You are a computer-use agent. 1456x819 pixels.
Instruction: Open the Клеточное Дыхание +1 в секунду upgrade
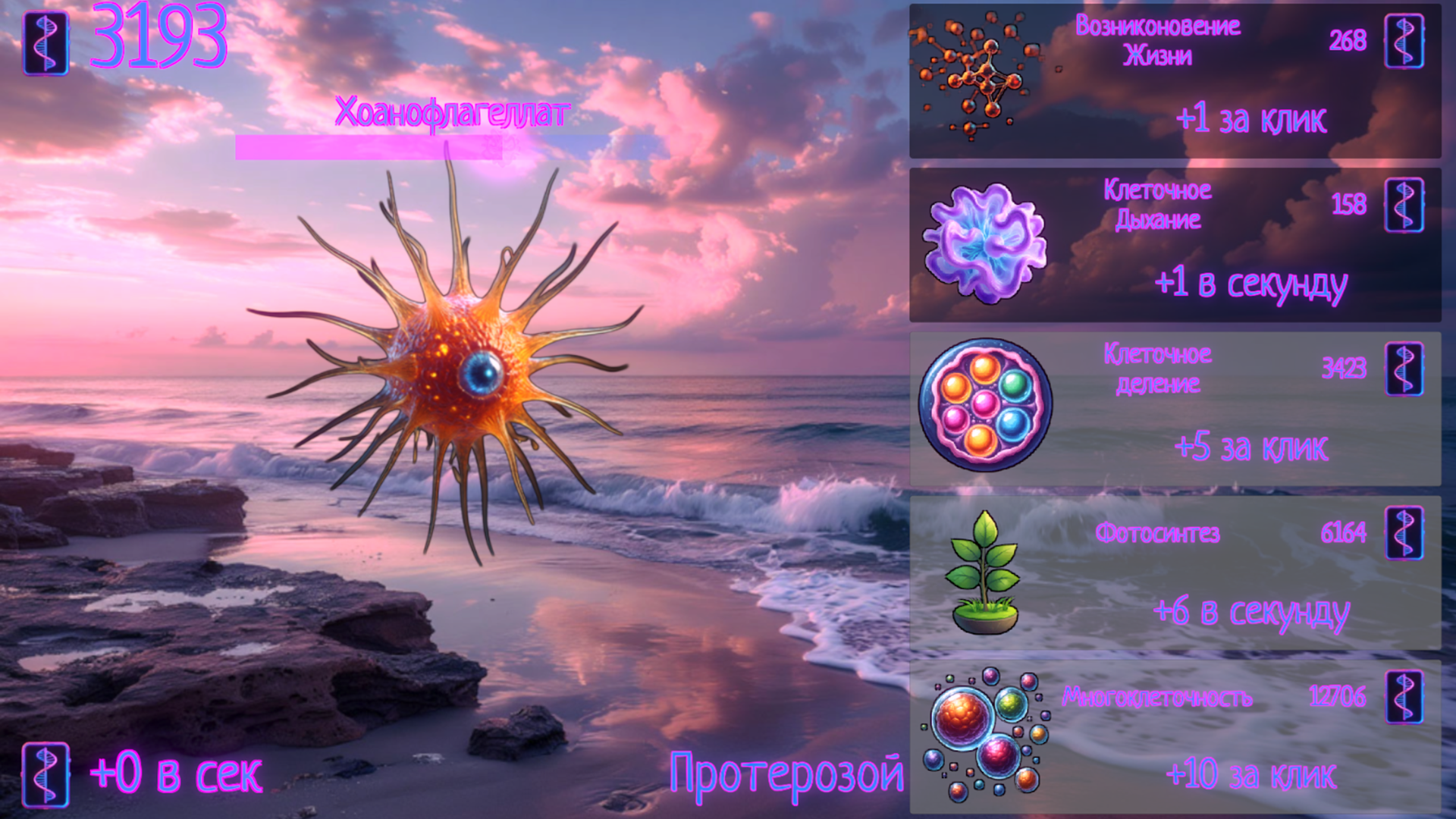(1175, 243)
